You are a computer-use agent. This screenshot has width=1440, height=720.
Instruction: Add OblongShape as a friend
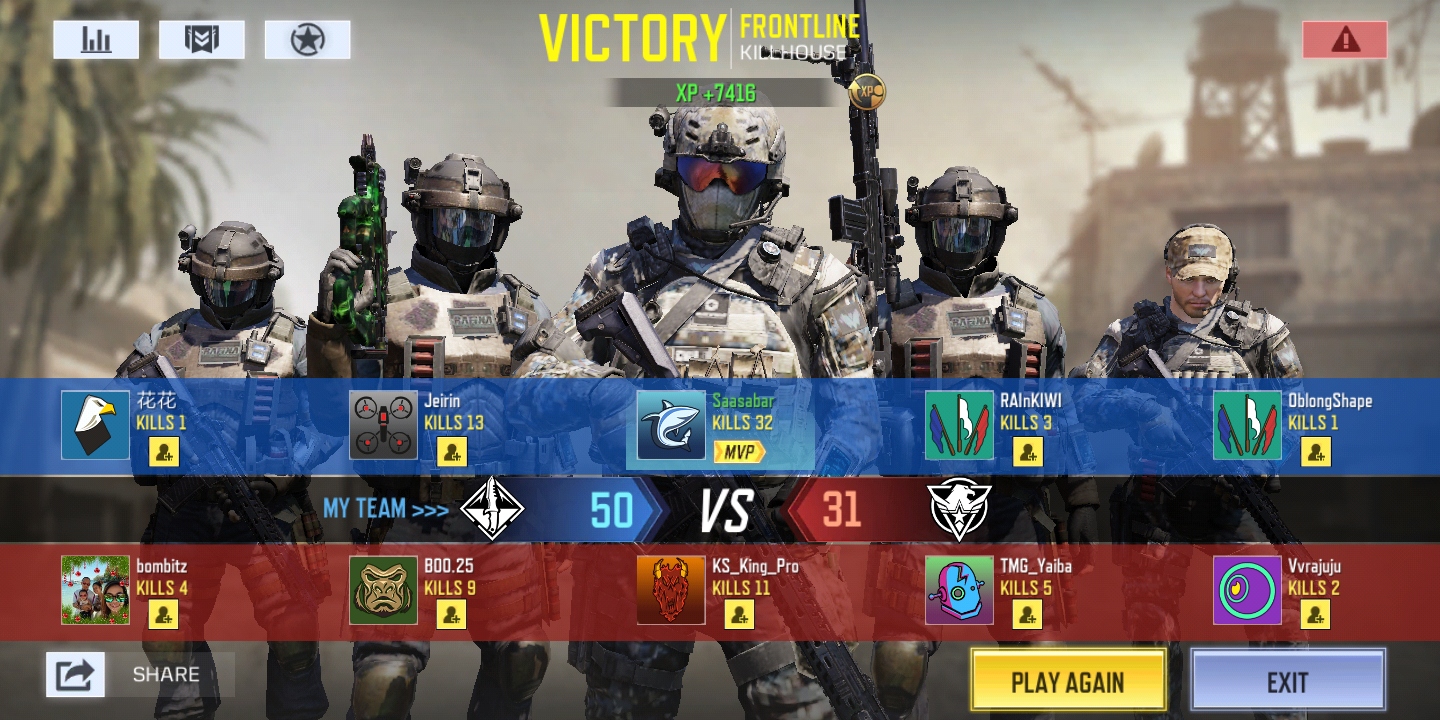coord(1316,452)
